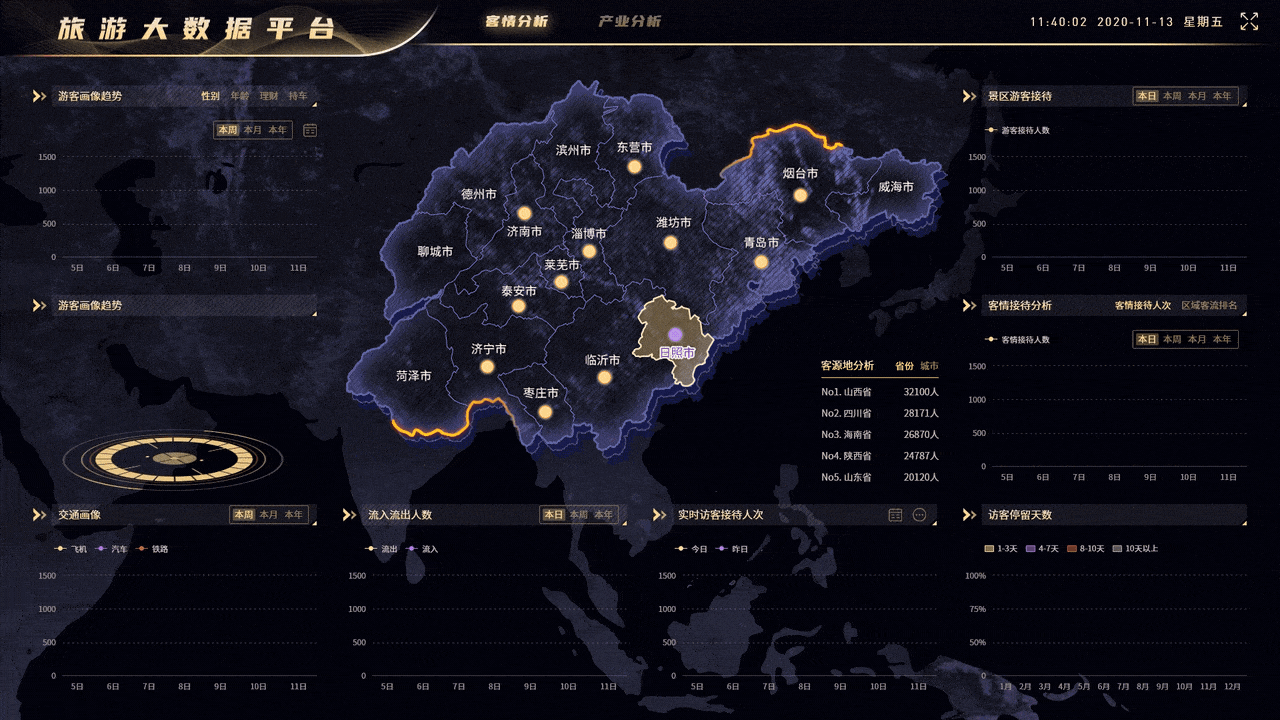The width and height of the screenshot is (1280, 720).
Task: Click the fullscreen expand icon top right
Action: (x=1249, y=20)
